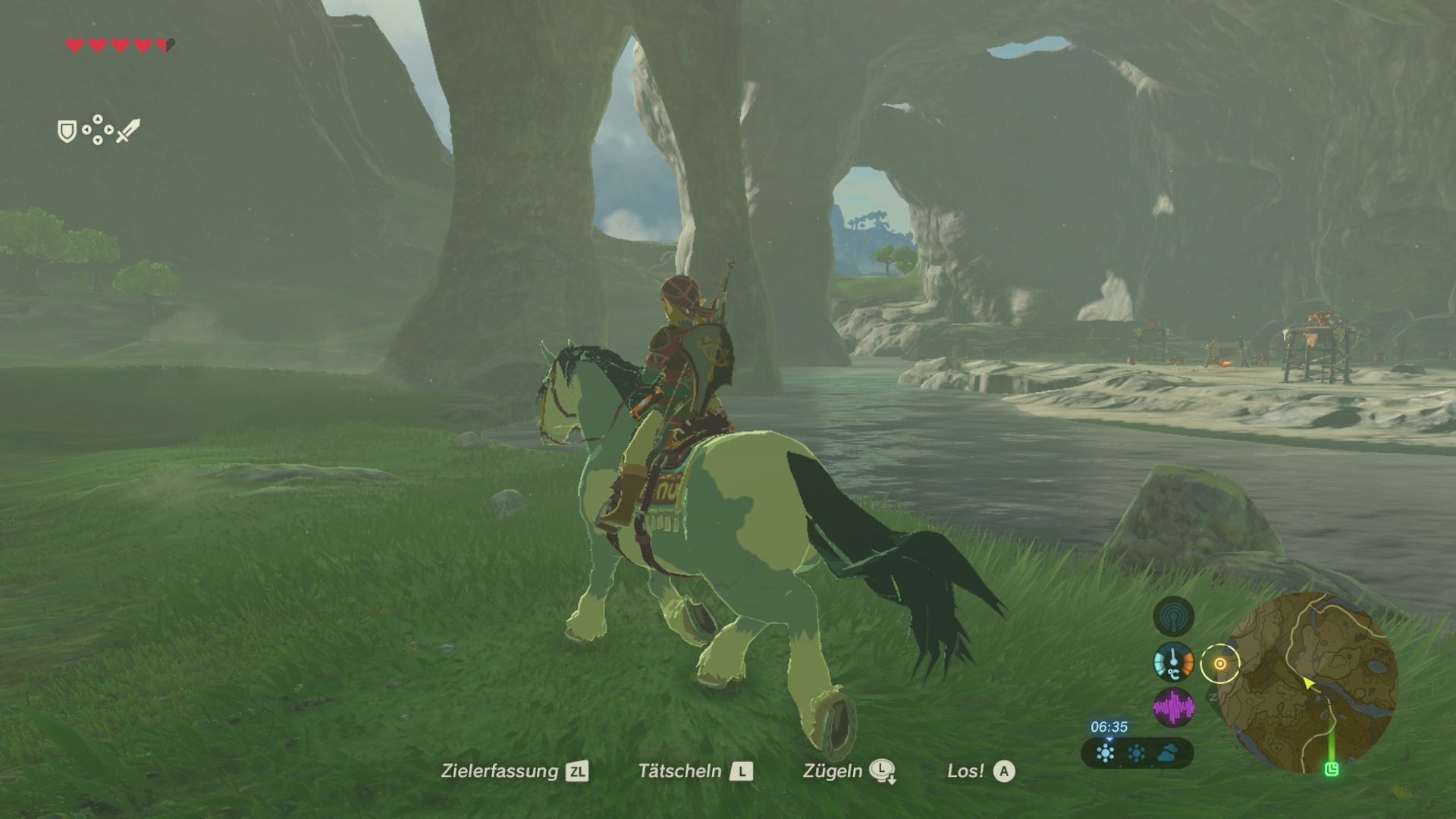This screenshot has height=819, width=1456.
Task: Click the down arrow on the d-pad icon
Action: tap(98, 142)
